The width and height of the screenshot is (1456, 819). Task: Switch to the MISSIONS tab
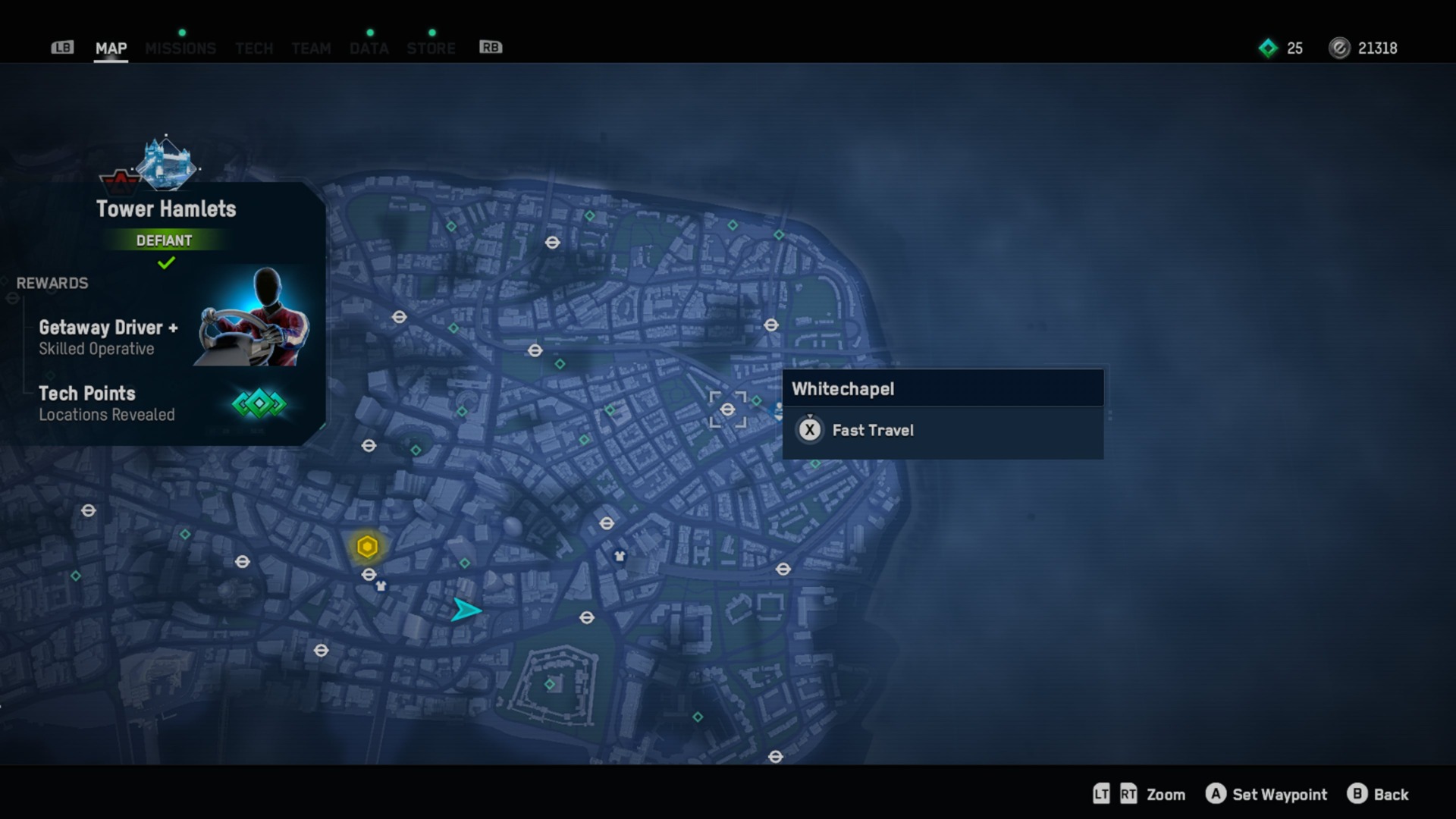point(180,48)
